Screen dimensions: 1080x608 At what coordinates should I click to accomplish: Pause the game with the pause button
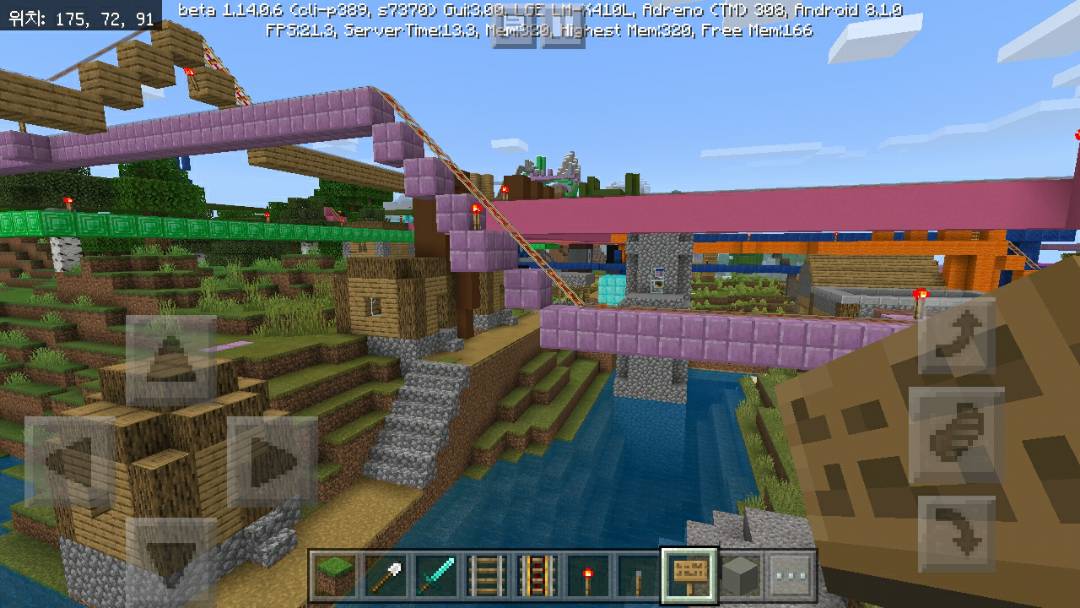coord(563,30)
